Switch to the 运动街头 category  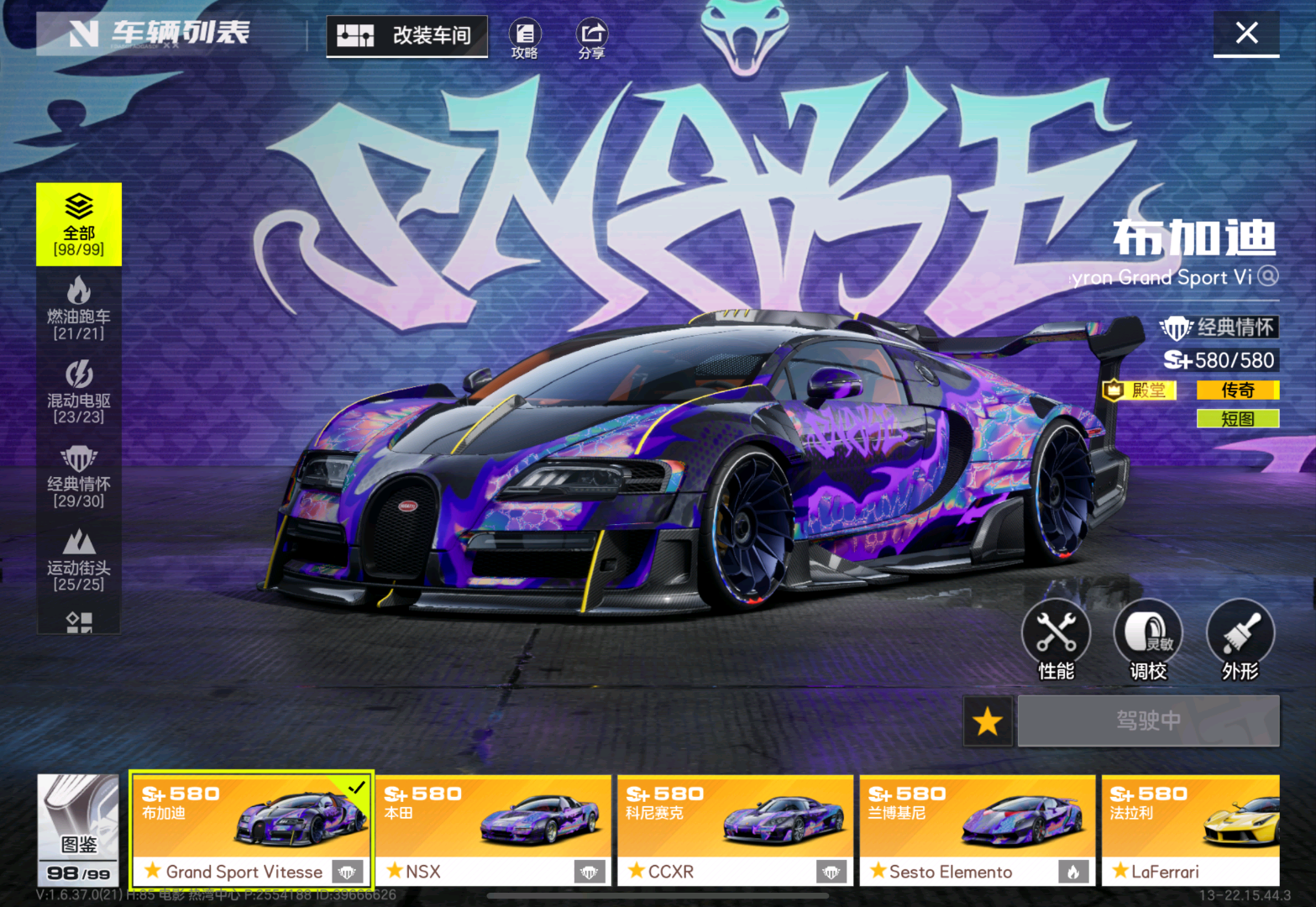point(79,560)
